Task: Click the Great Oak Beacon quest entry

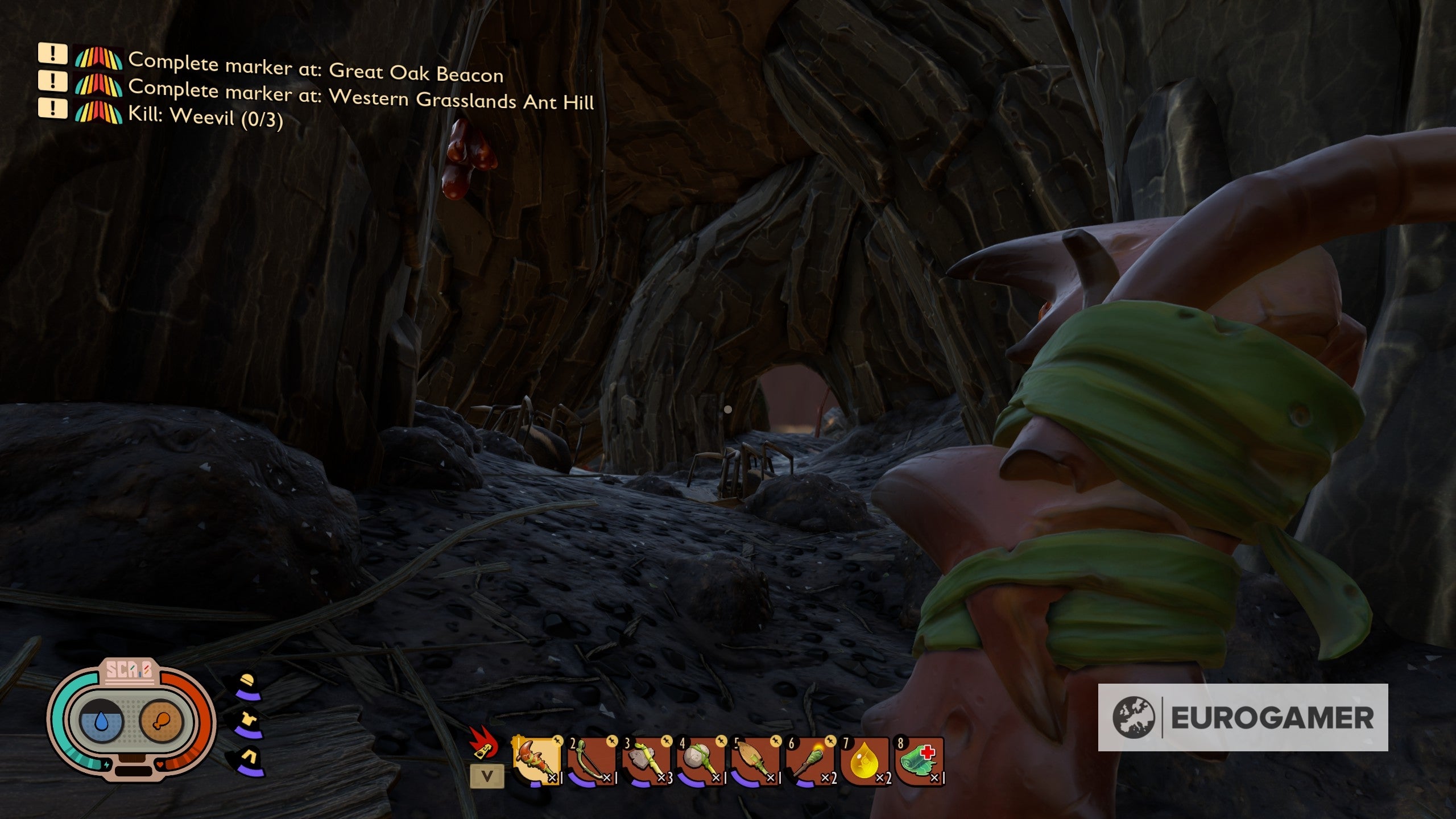Action: click(x=316, y=68)
